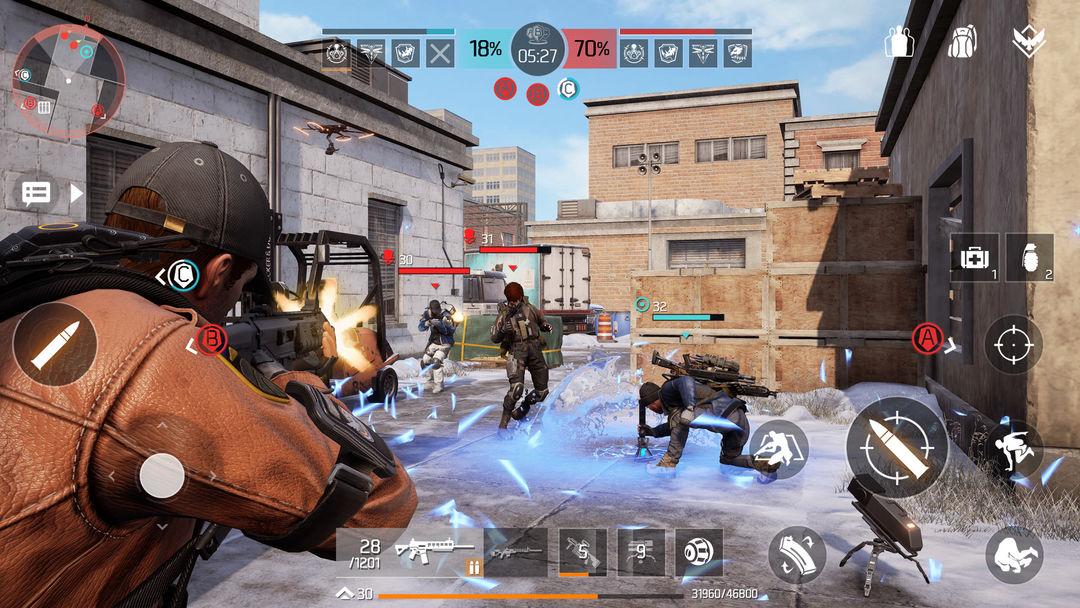Screen dimensions: 1080x608
Task: Activate the turret skill showing 5
Action: [x=582, y=552]
